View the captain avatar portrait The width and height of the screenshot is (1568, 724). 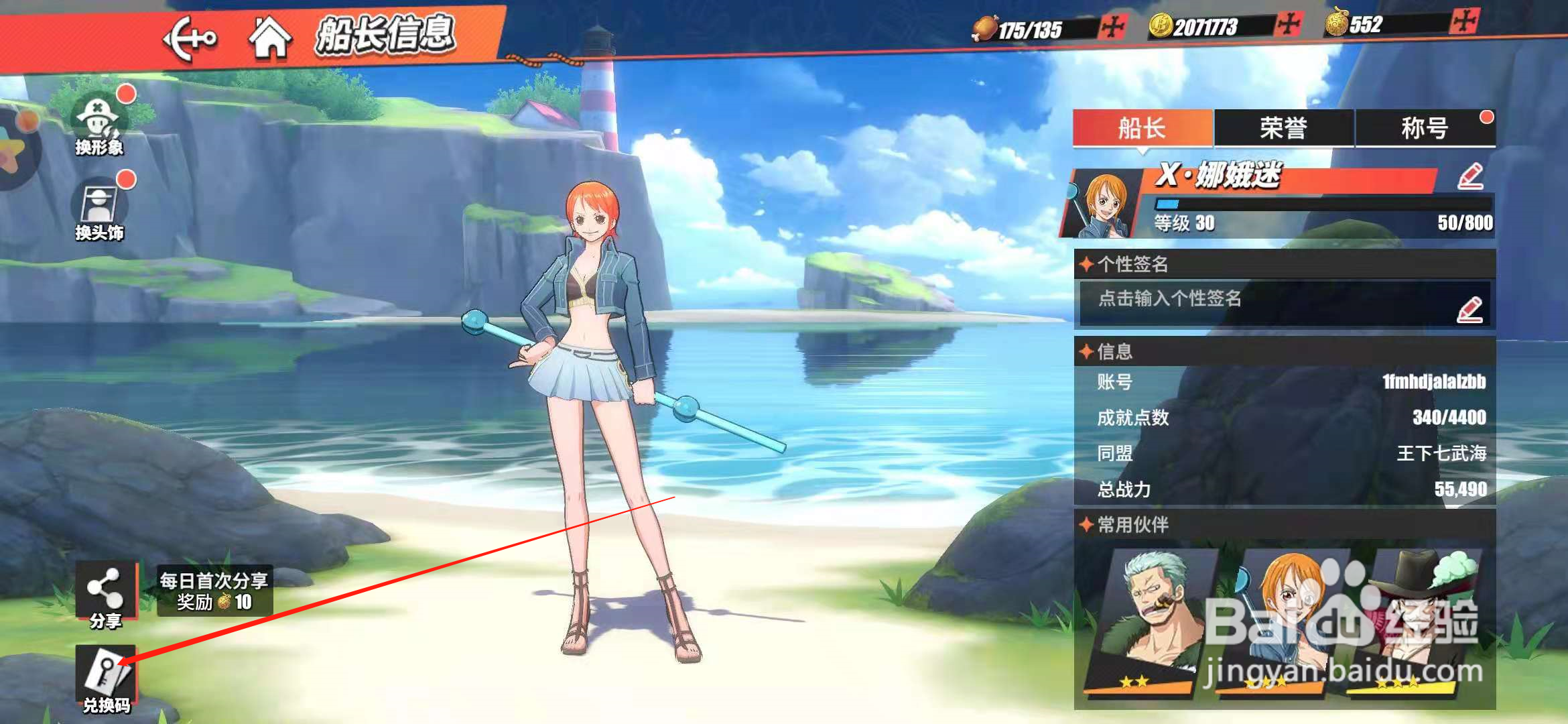[1103, 204]
